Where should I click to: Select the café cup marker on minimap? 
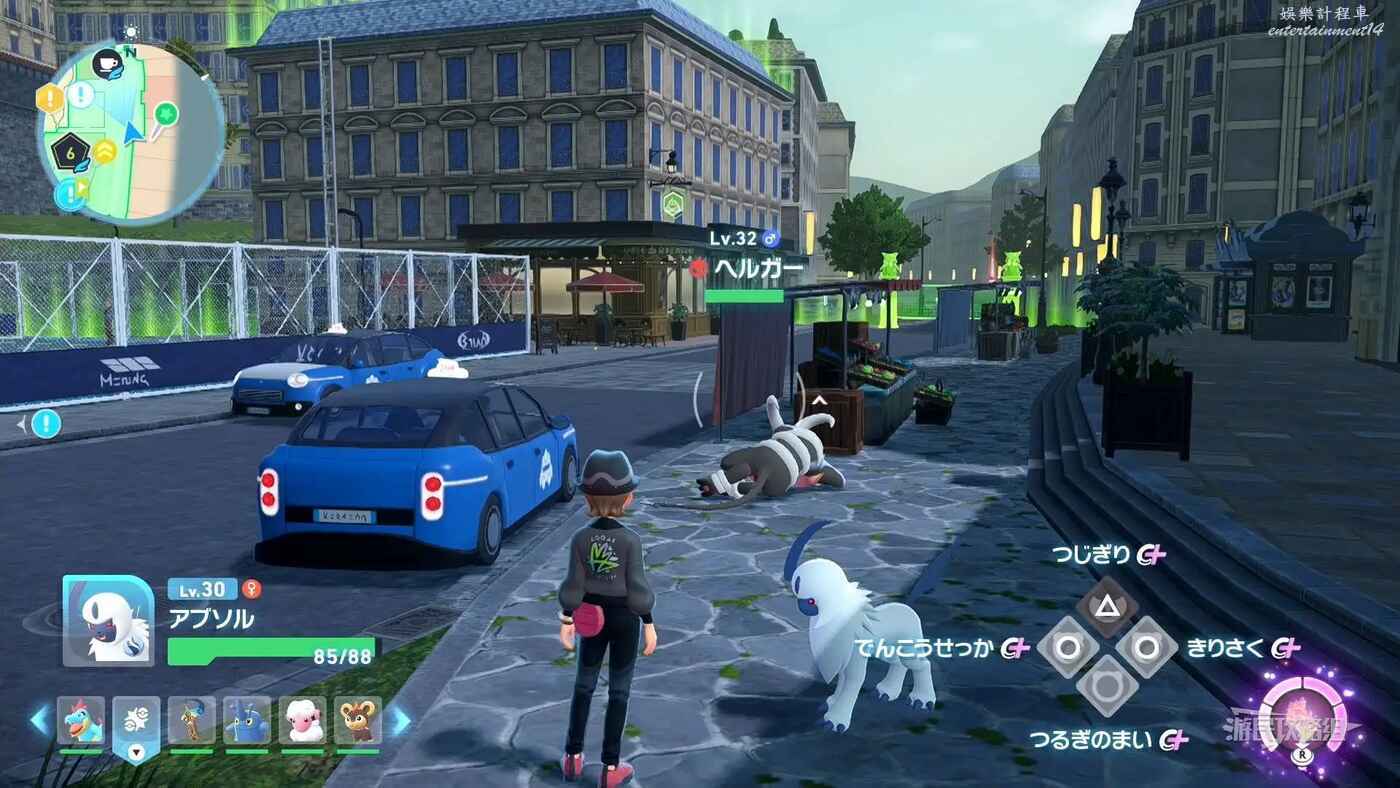coord(106,64)
